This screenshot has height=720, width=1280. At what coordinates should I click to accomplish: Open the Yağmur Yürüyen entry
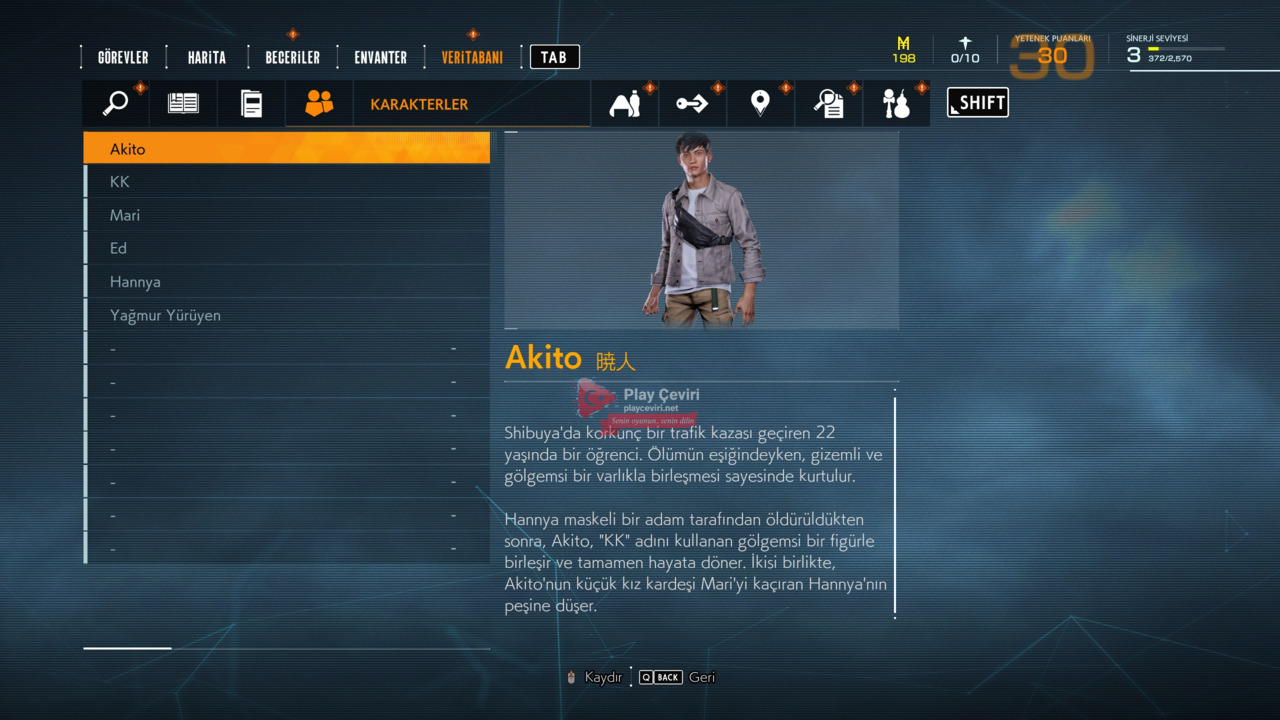287,315
